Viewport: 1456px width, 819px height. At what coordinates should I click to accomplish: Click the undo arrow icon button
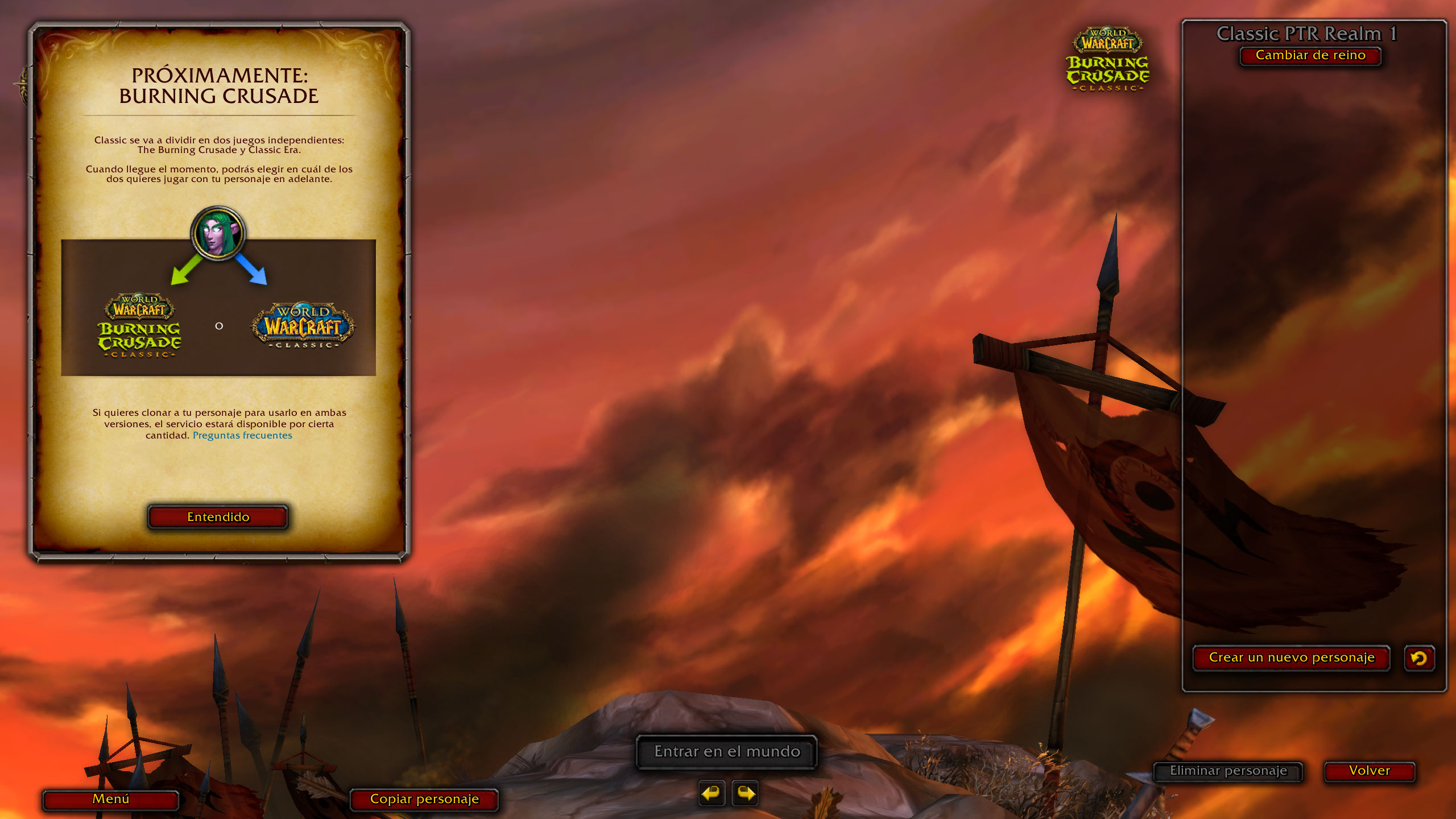pyautogui.click(x=1419, y=658)
